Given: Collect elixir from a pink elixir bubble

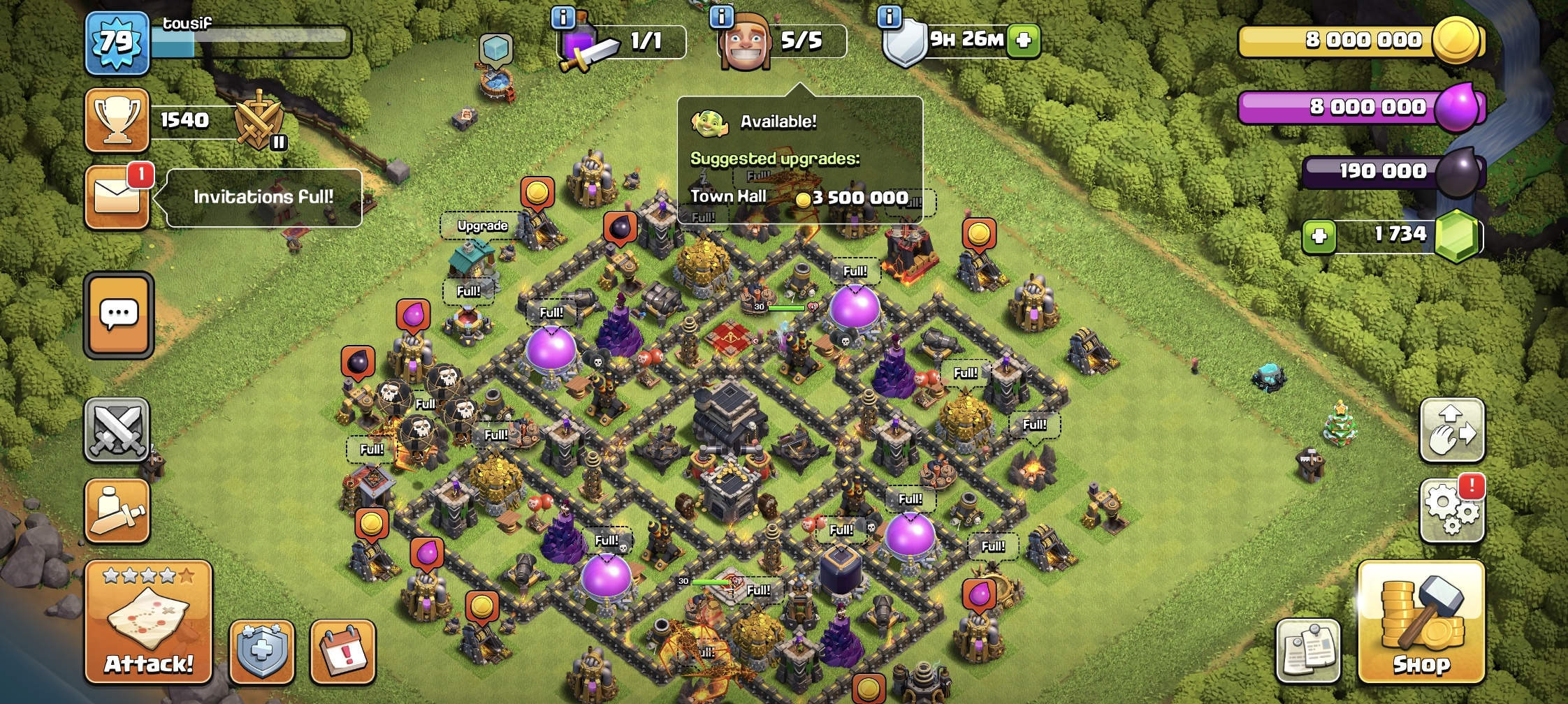Looking at the screenshot, I should click(412, 316).
